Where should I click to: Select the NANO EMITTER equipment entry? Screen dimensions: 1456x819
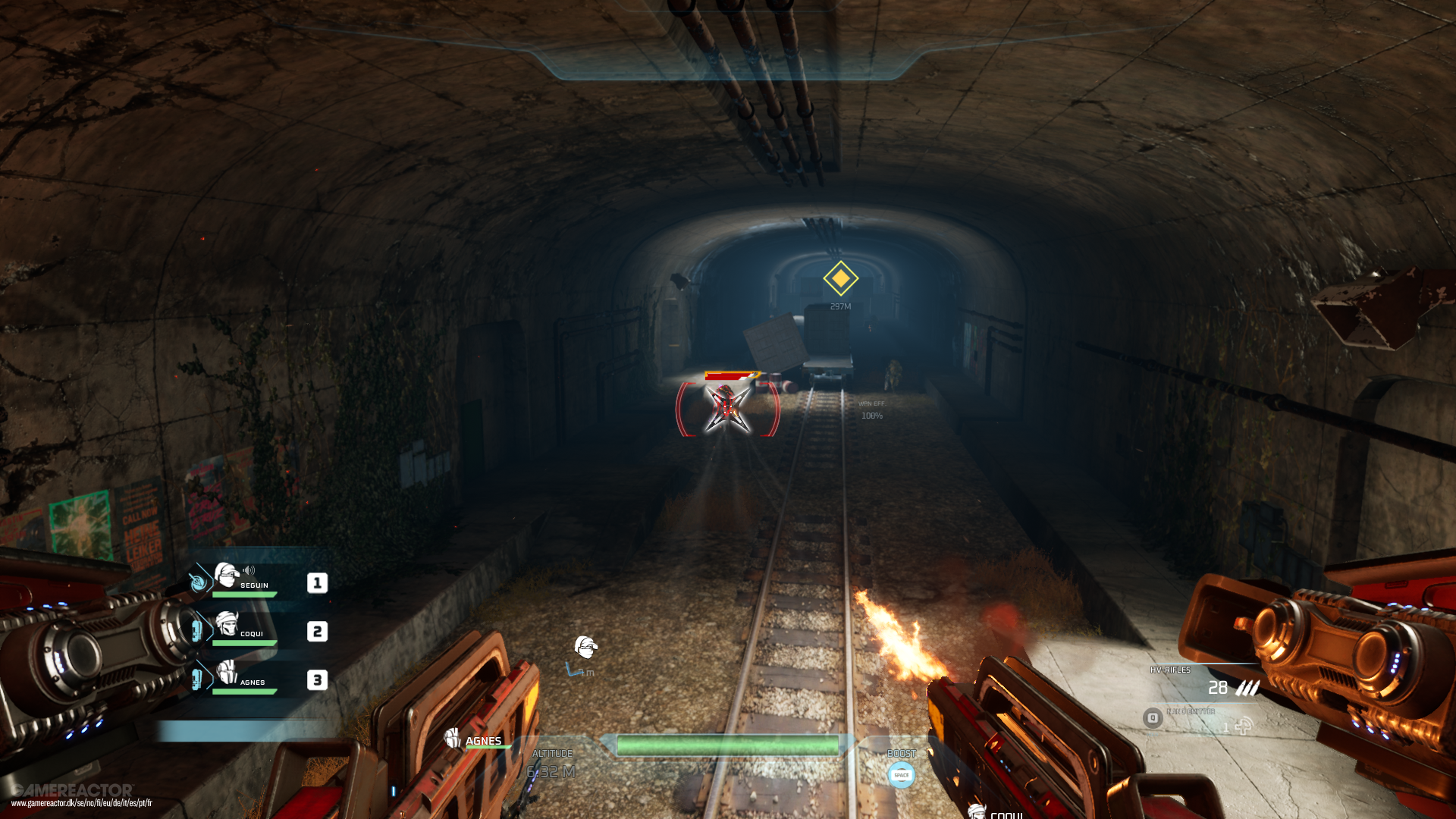(x=1191, y=712)
